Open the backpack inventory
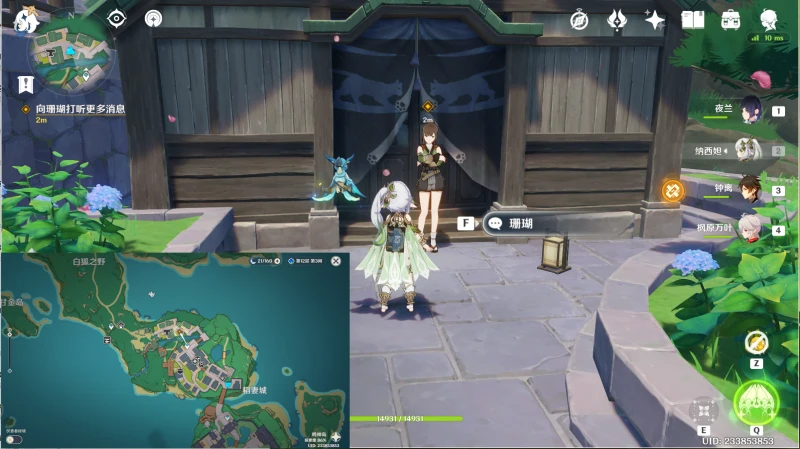Viewport: 800px width, 449px height. click(730, 19)
